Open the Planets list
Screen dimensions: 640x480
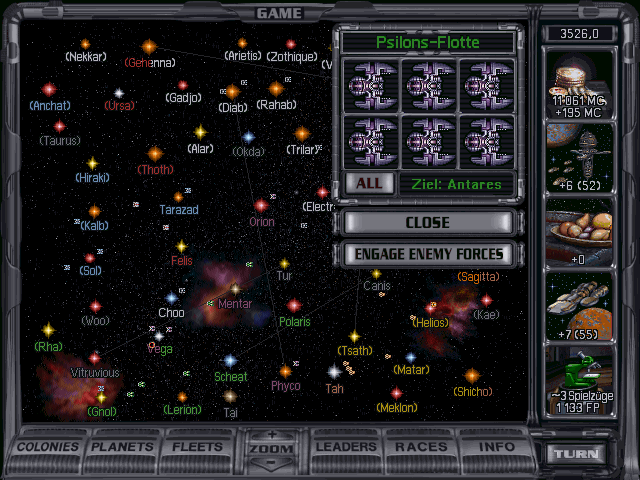[x=124, y=446]
